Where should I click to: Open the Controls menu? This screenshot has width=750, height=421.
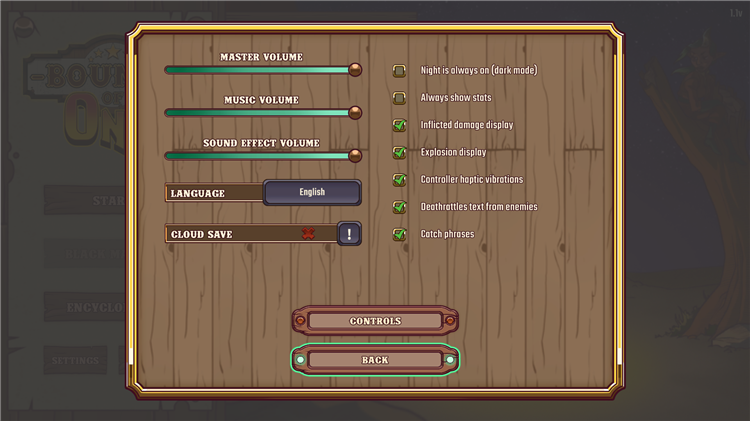tap(375, 321)
